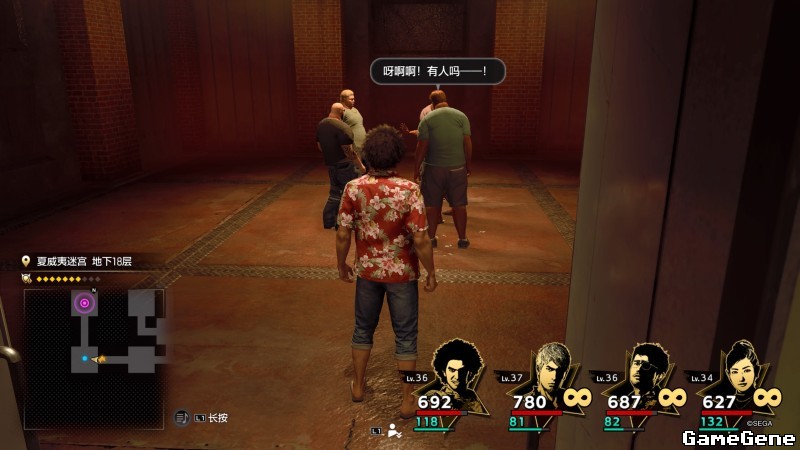Click the location pin beside the dungeon name
Image resolution: width=800 pixels, height=450 pixels.
coord(27,261)
